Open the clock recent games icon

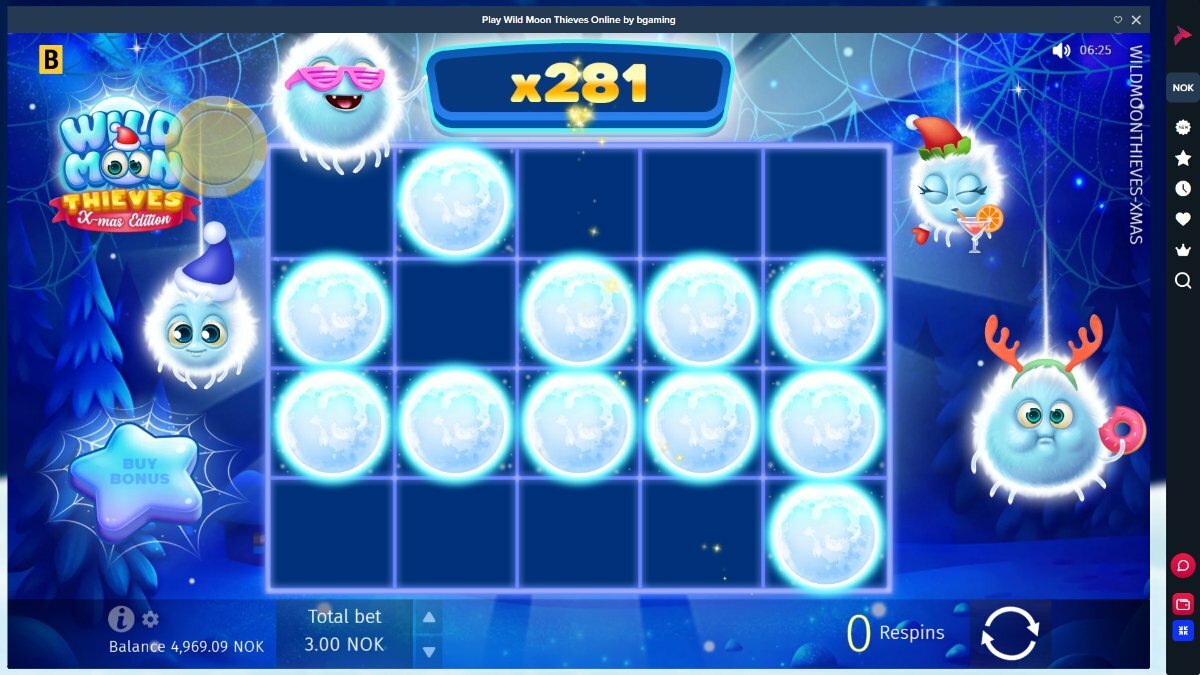tap(1183, 188)
